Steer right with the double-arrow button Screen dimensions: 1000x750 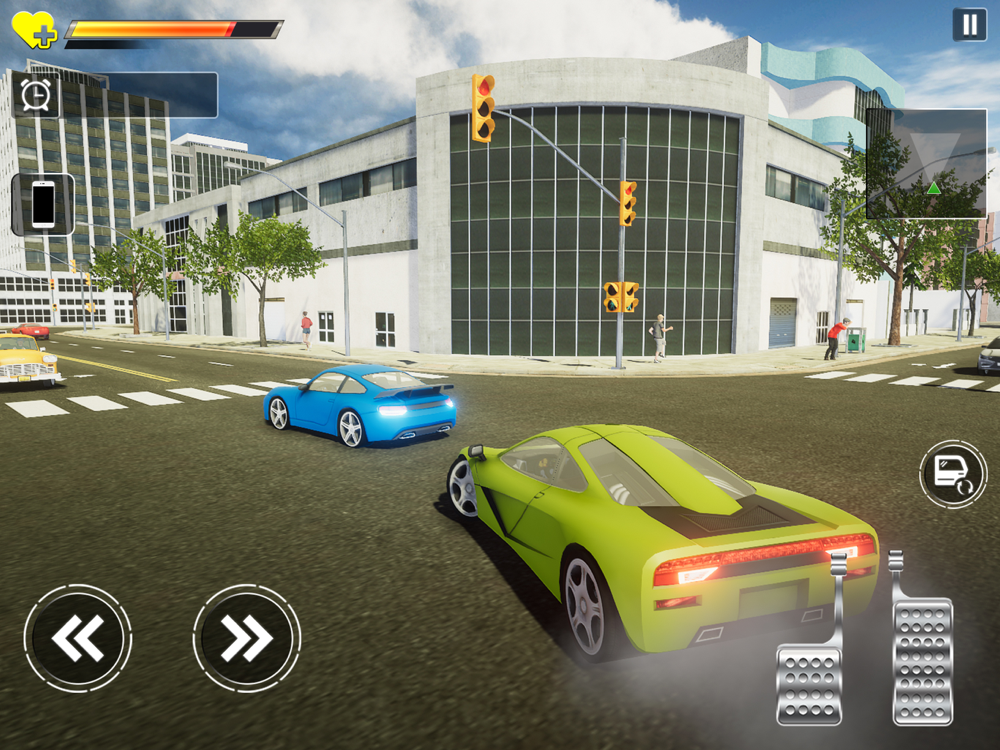[247, 638]
